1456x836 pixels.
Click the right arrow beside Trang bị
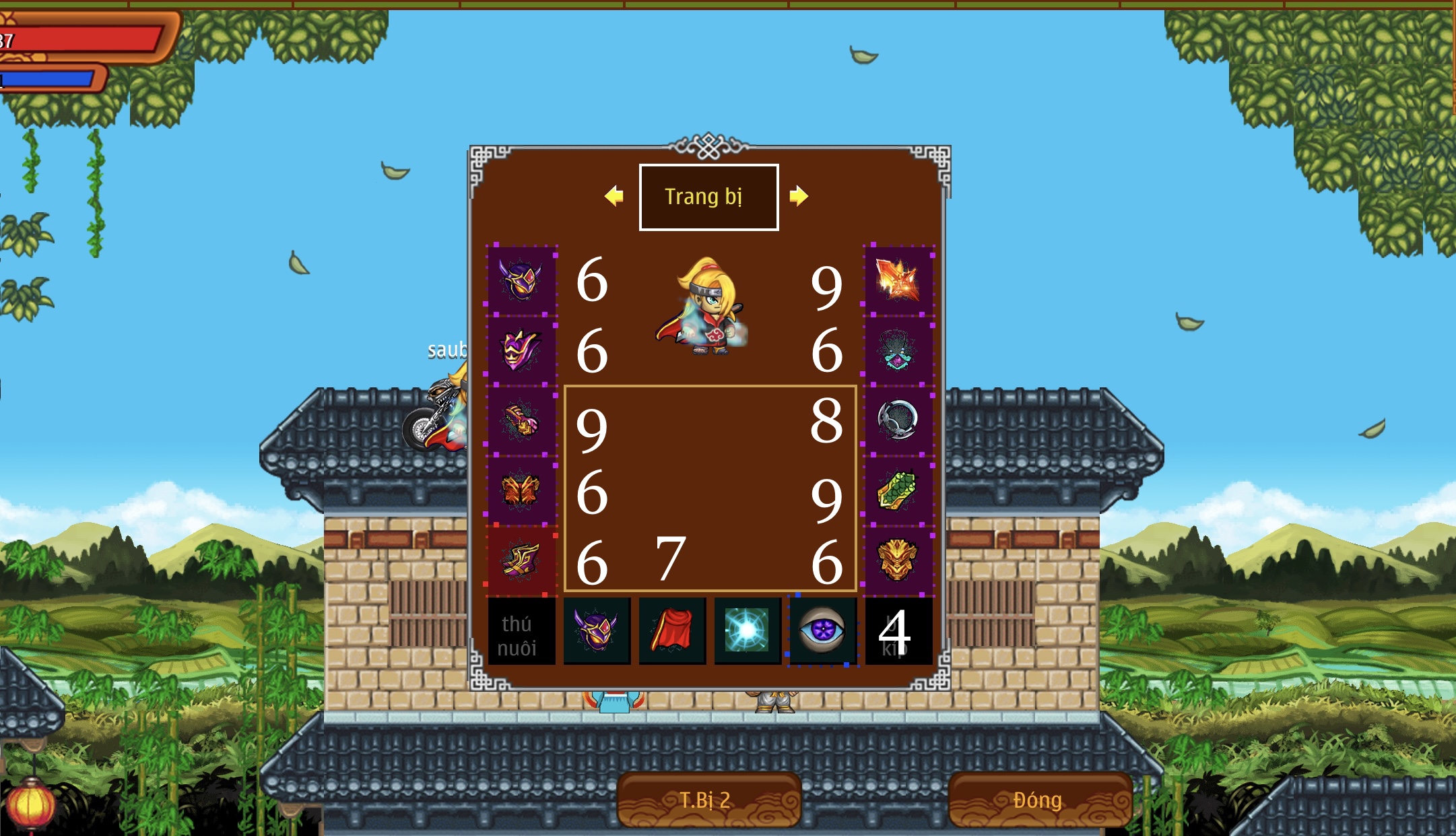click(x=800, y=196)
